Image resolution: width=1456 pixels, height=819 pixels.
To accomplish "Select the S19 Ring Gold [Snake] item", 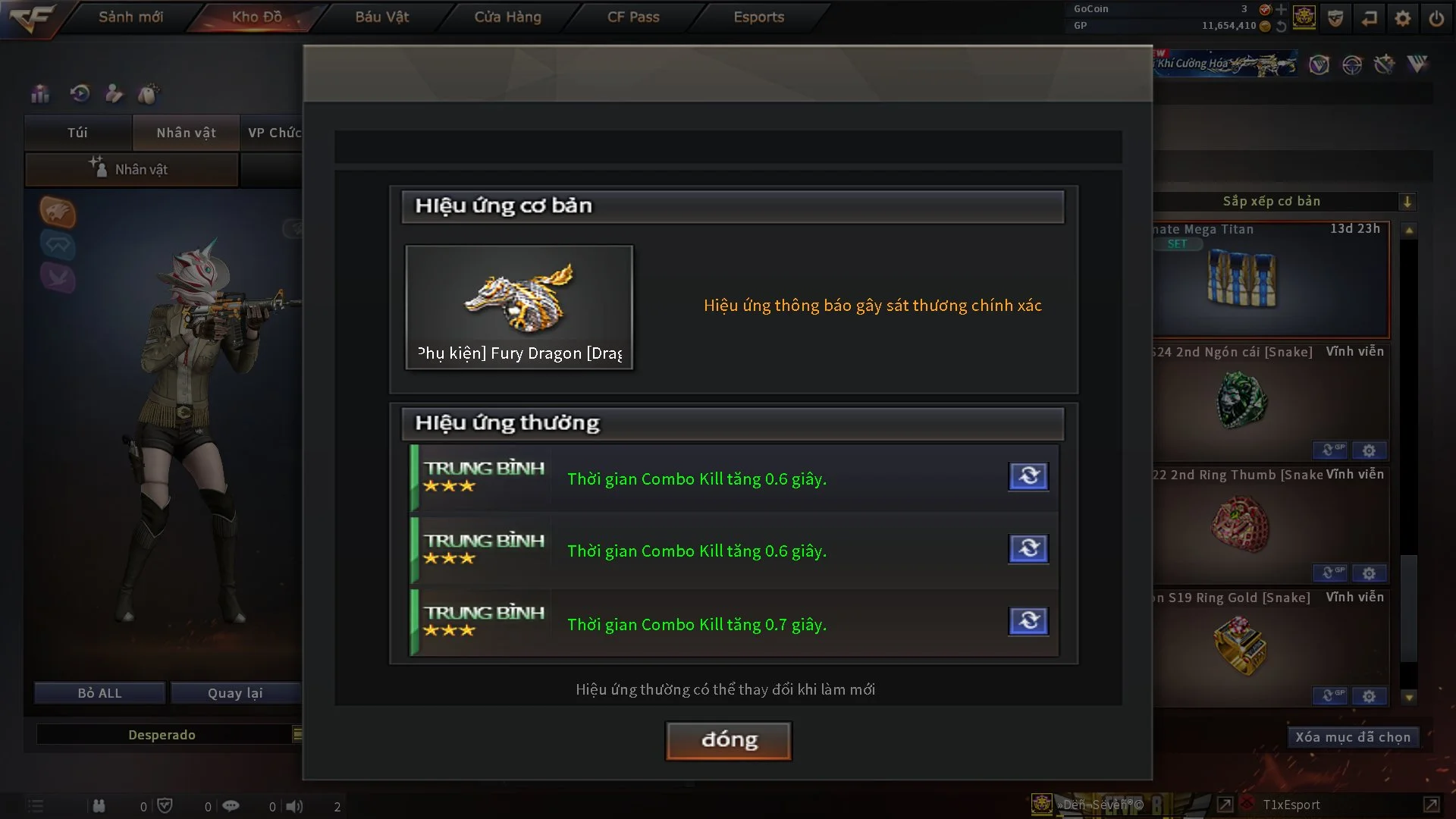I will (1241, 645).
